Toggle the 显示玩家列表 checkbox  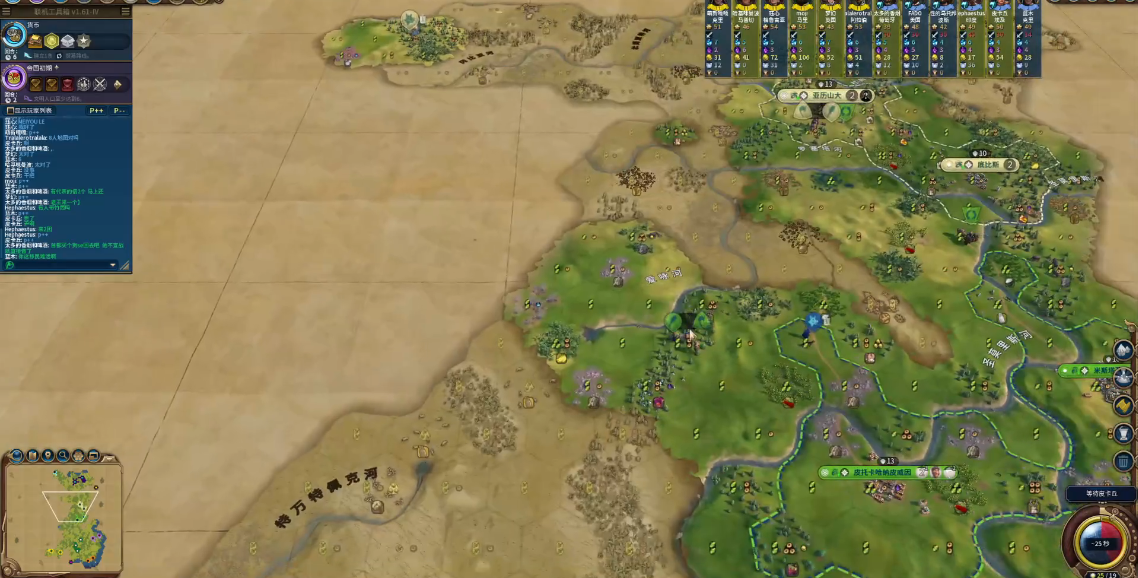tap(9, 111)
